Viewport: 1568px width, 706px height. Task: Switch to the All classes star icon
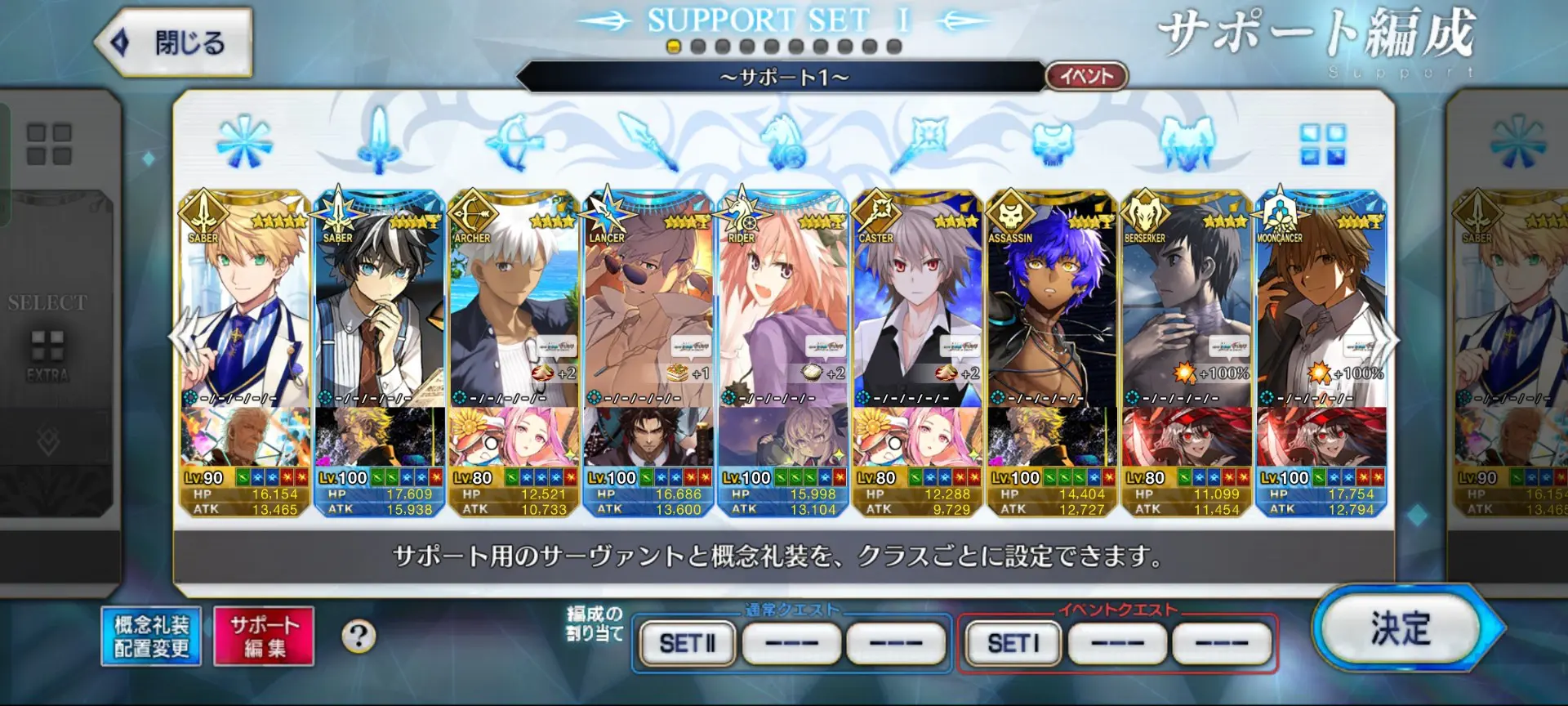pos(244,142)
